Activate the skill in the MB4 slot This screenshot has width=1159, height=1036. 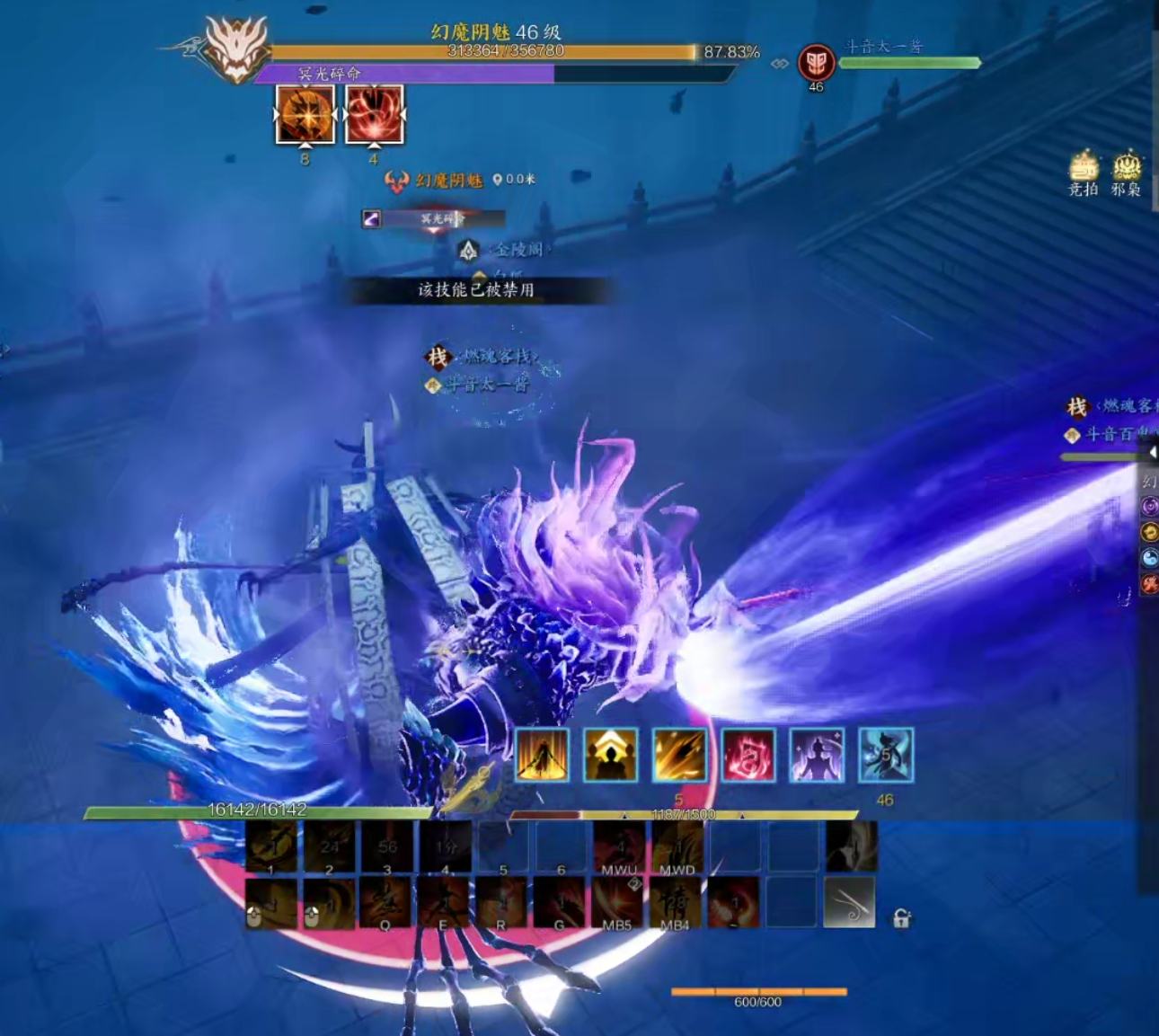pyautogui.click(x=676, y=902)
